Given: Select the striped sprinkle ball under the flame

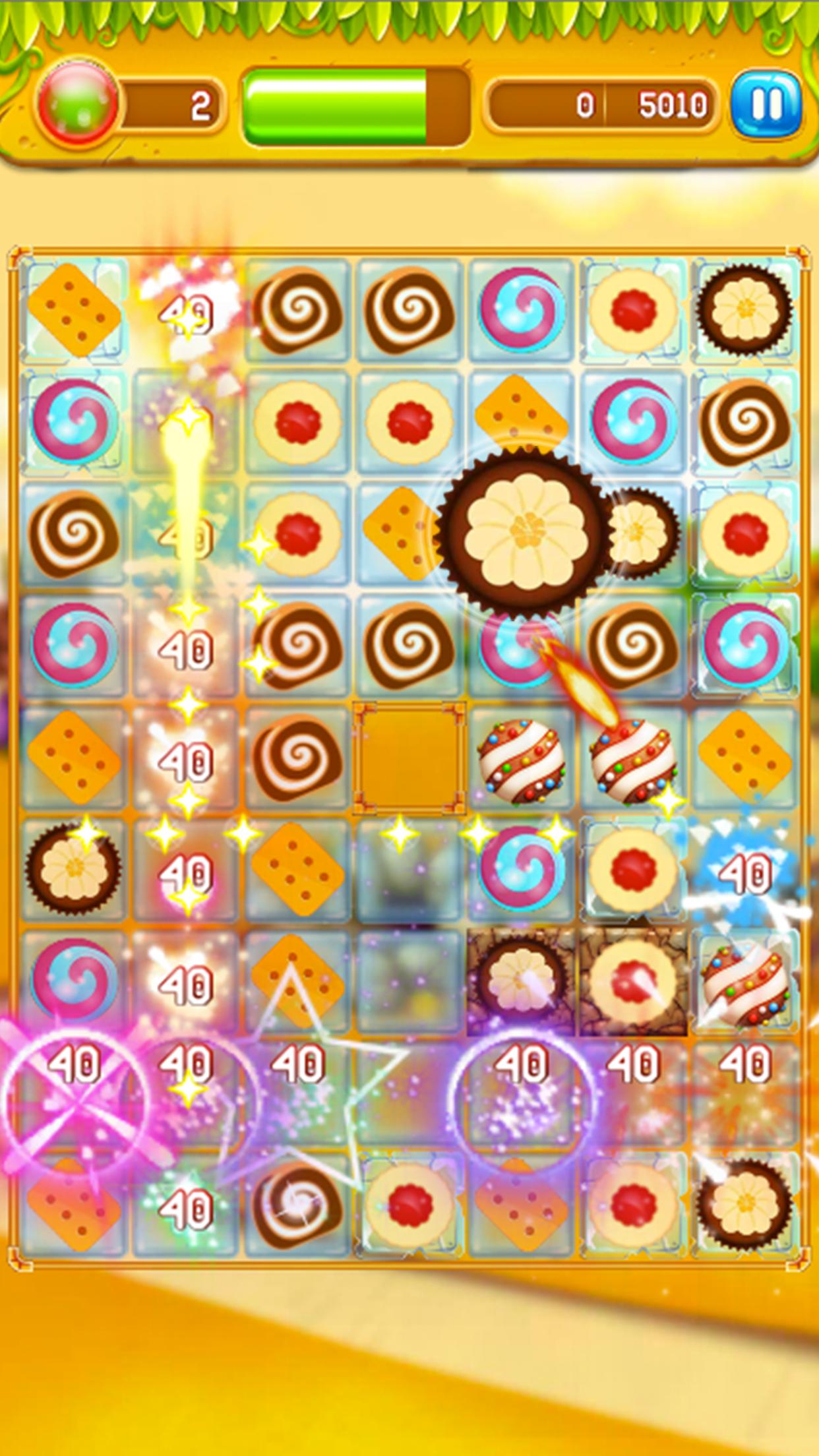Looking at the screenshot, I should coord(632,758).
